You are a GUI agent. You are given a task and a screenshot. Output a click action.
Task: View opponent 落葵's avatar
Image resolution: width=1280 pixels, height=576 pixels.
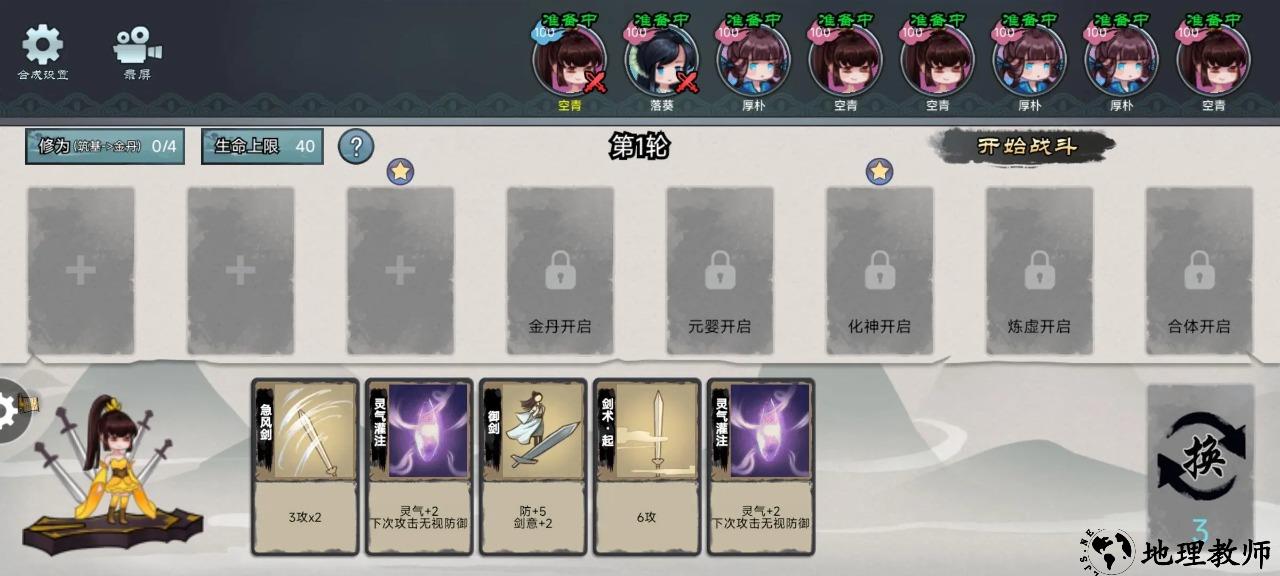pyautogui.click(x=661, y=60)
